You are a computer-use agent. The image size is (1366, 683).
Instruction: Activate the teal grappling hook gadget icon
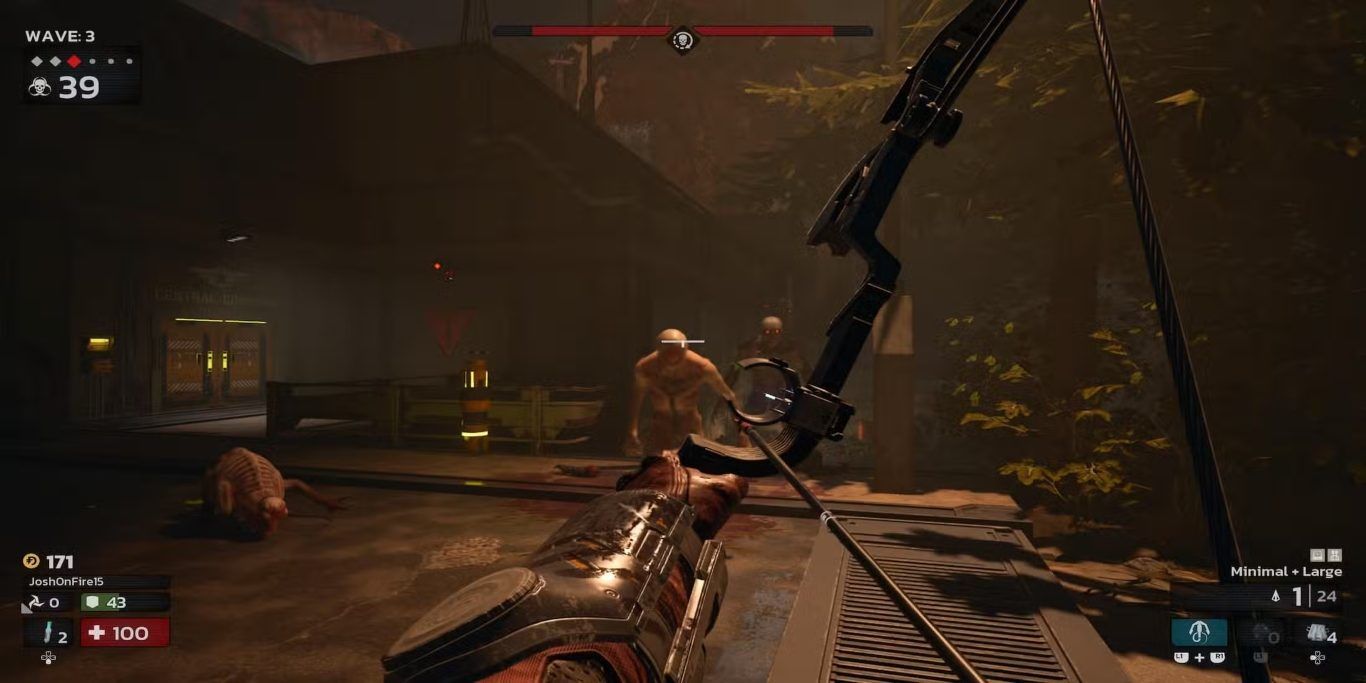pyautogui.click(x=1199, y=632)
